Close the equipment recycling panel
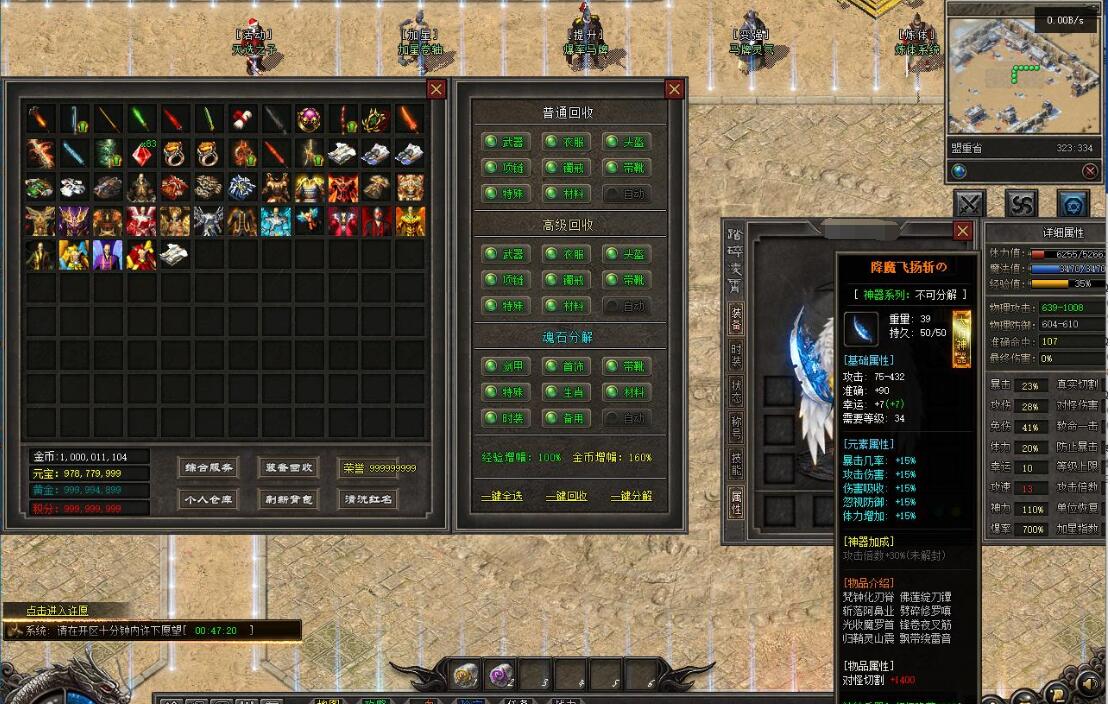1110x704 pixels. 675,90
